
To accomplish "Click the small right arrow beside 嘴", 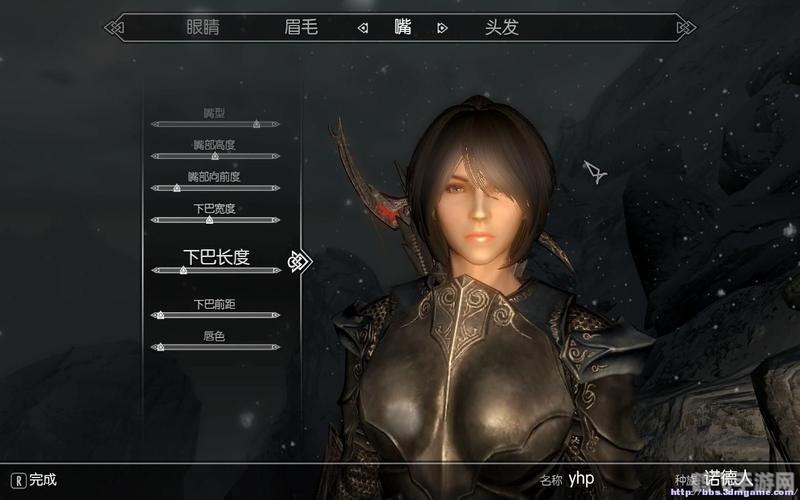I will [x=441, y=28].
